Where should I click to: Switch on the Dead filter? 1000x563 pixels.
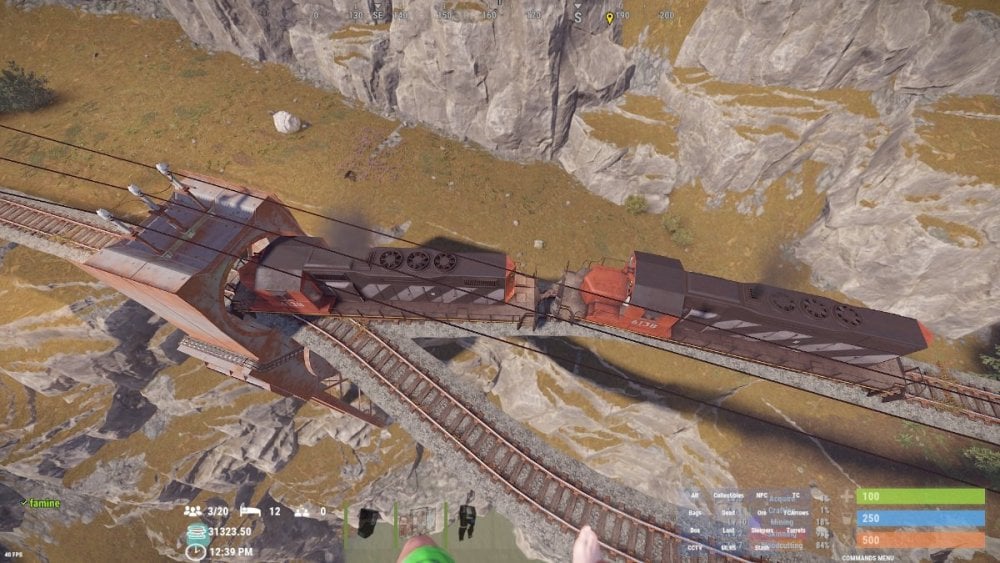[x=728, y=512]
